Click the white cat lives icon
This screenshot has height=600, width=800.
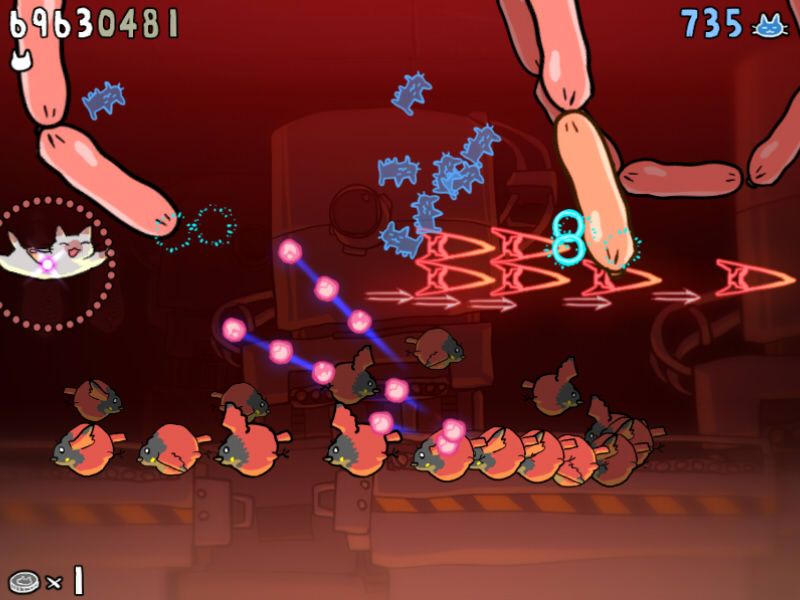[20, 60]
